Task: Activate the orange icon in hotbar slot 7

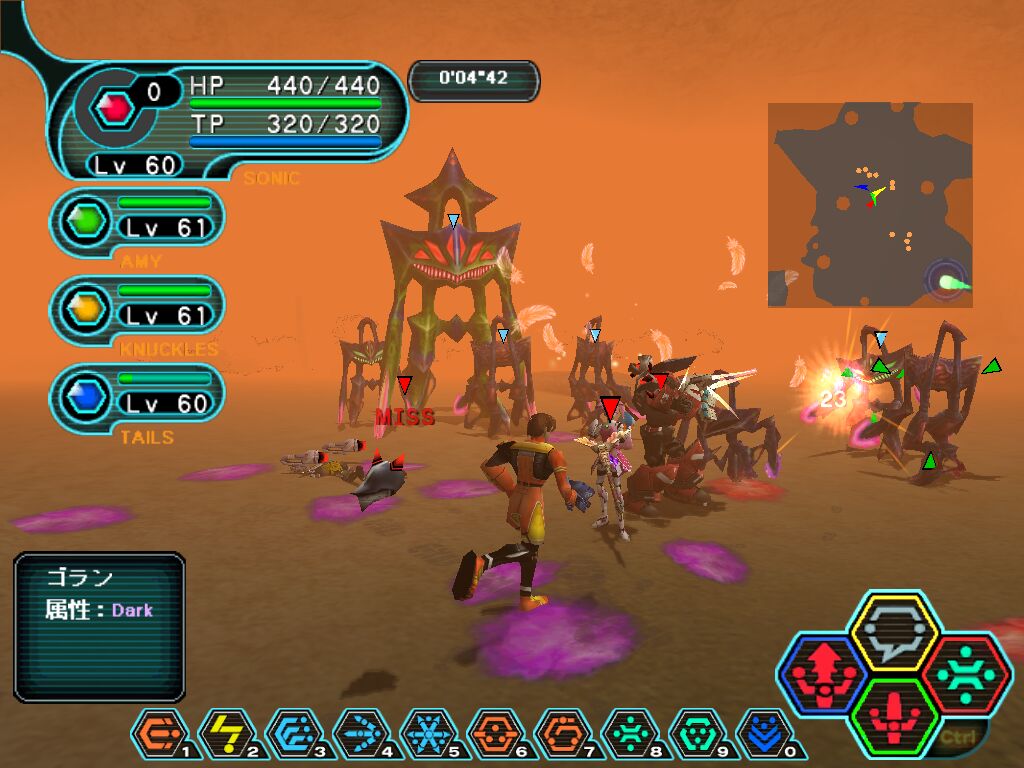Action: pos(562,735)
